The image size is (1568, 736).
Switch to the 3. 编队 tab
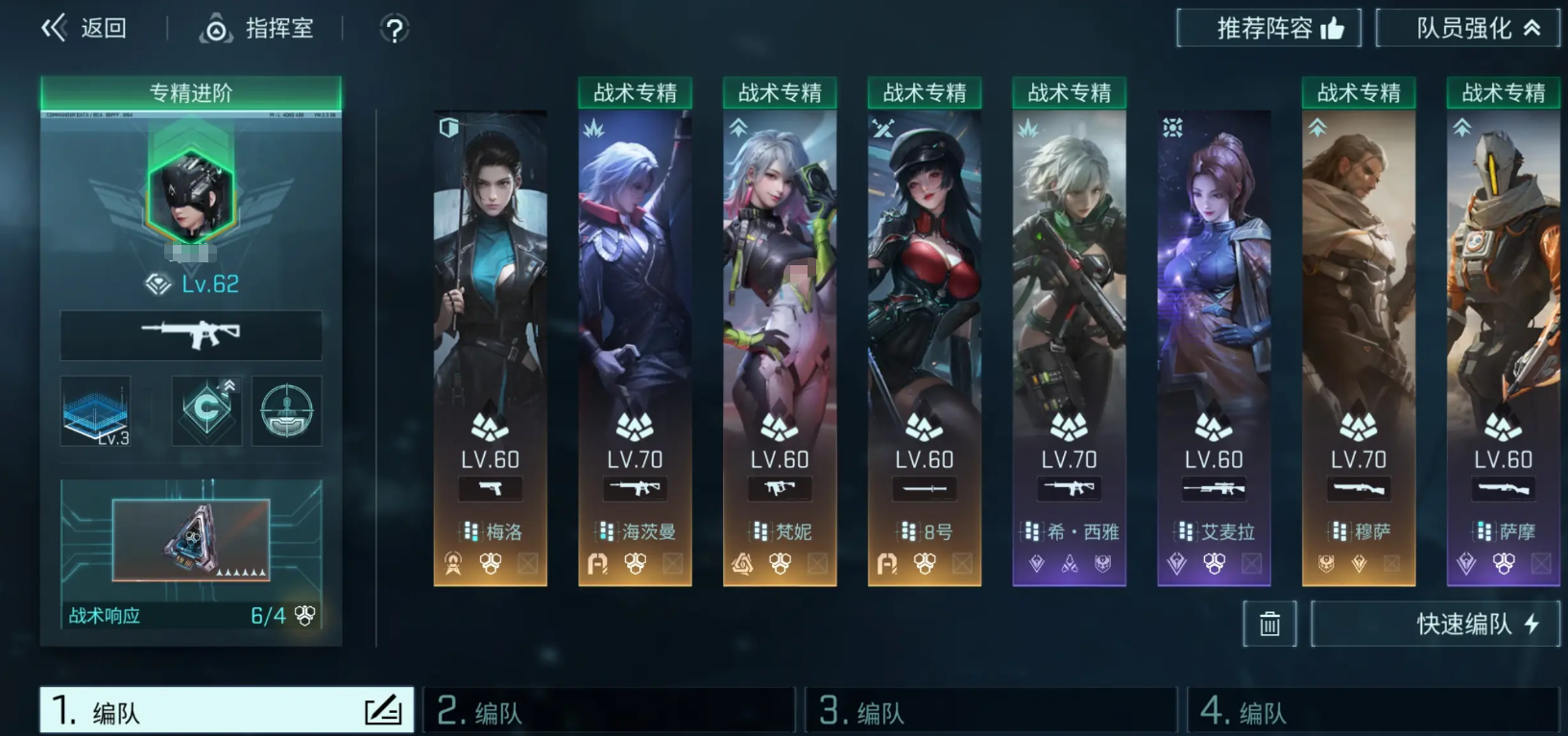(x=990, y=712)
